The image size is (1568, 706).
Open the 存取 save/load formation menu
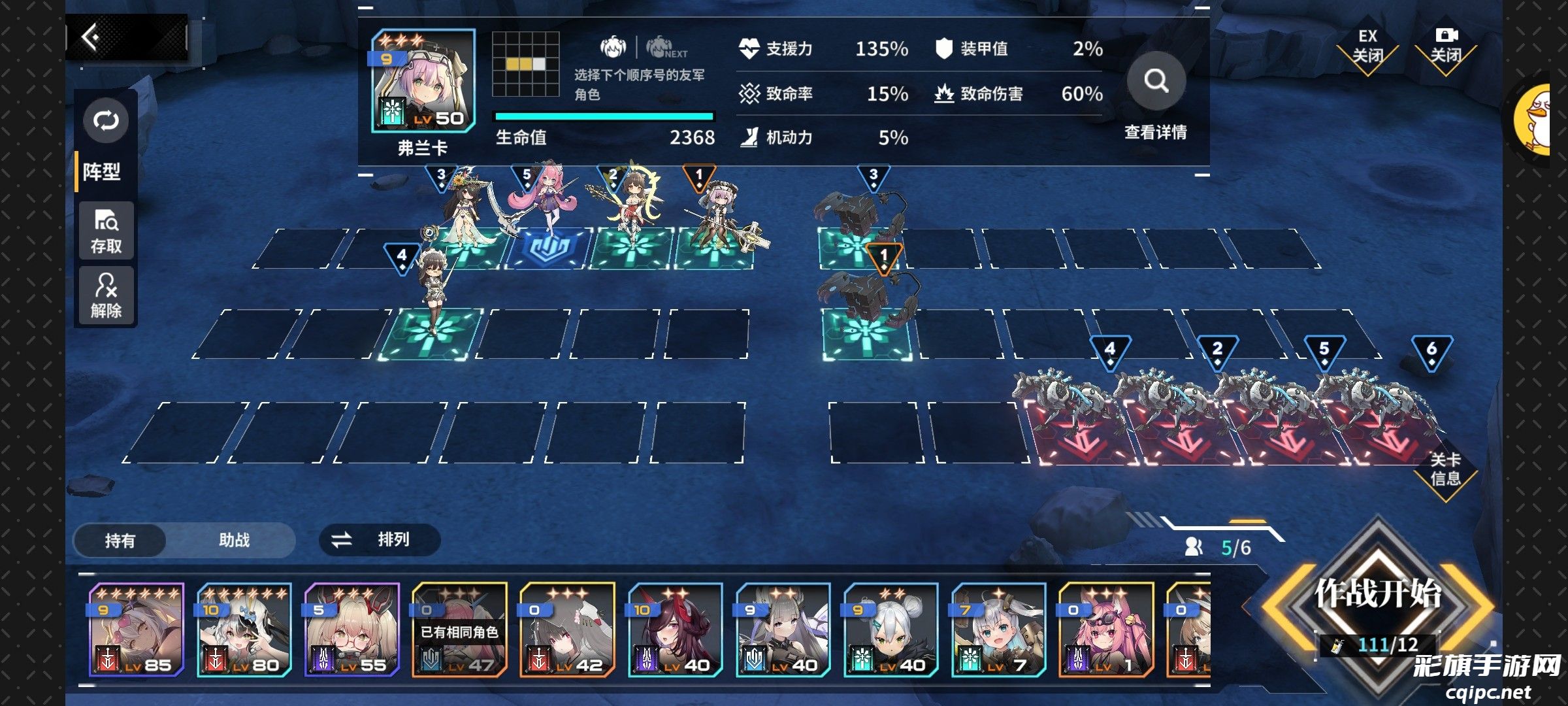tap(106, 231)
